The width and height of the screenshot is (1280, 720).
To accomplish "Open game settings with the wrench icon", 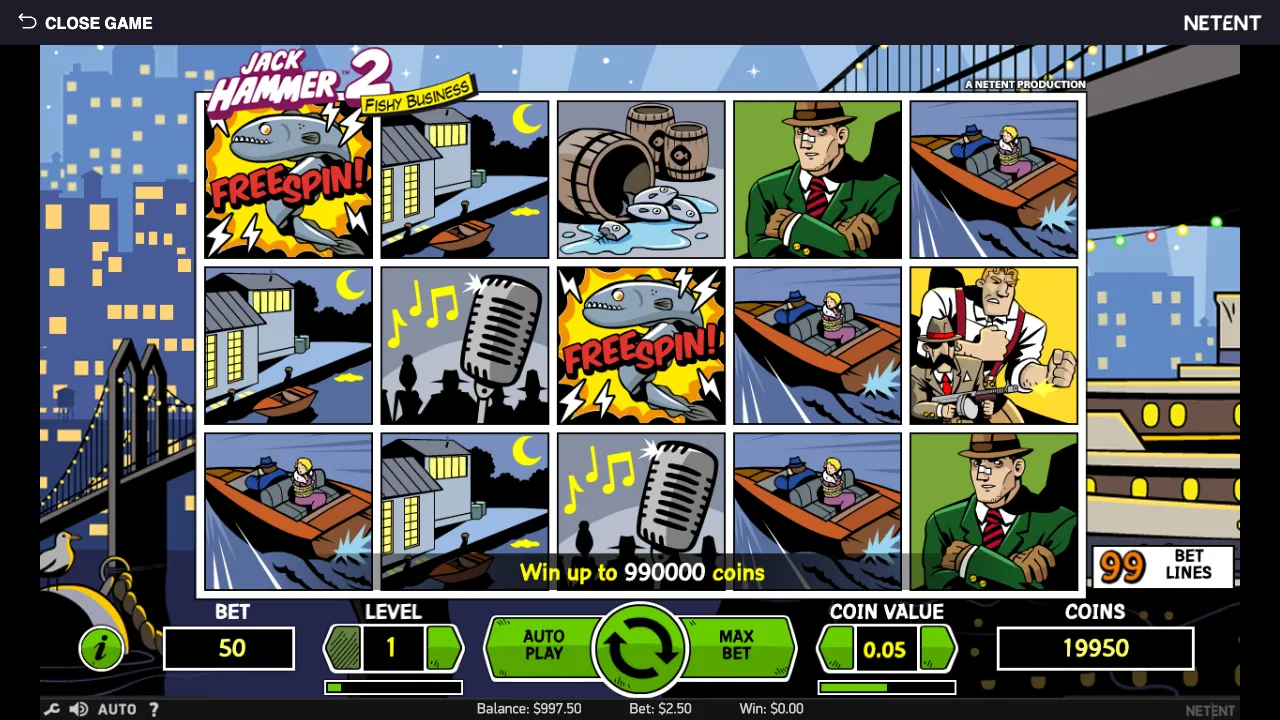I will [x=52, y=709].
